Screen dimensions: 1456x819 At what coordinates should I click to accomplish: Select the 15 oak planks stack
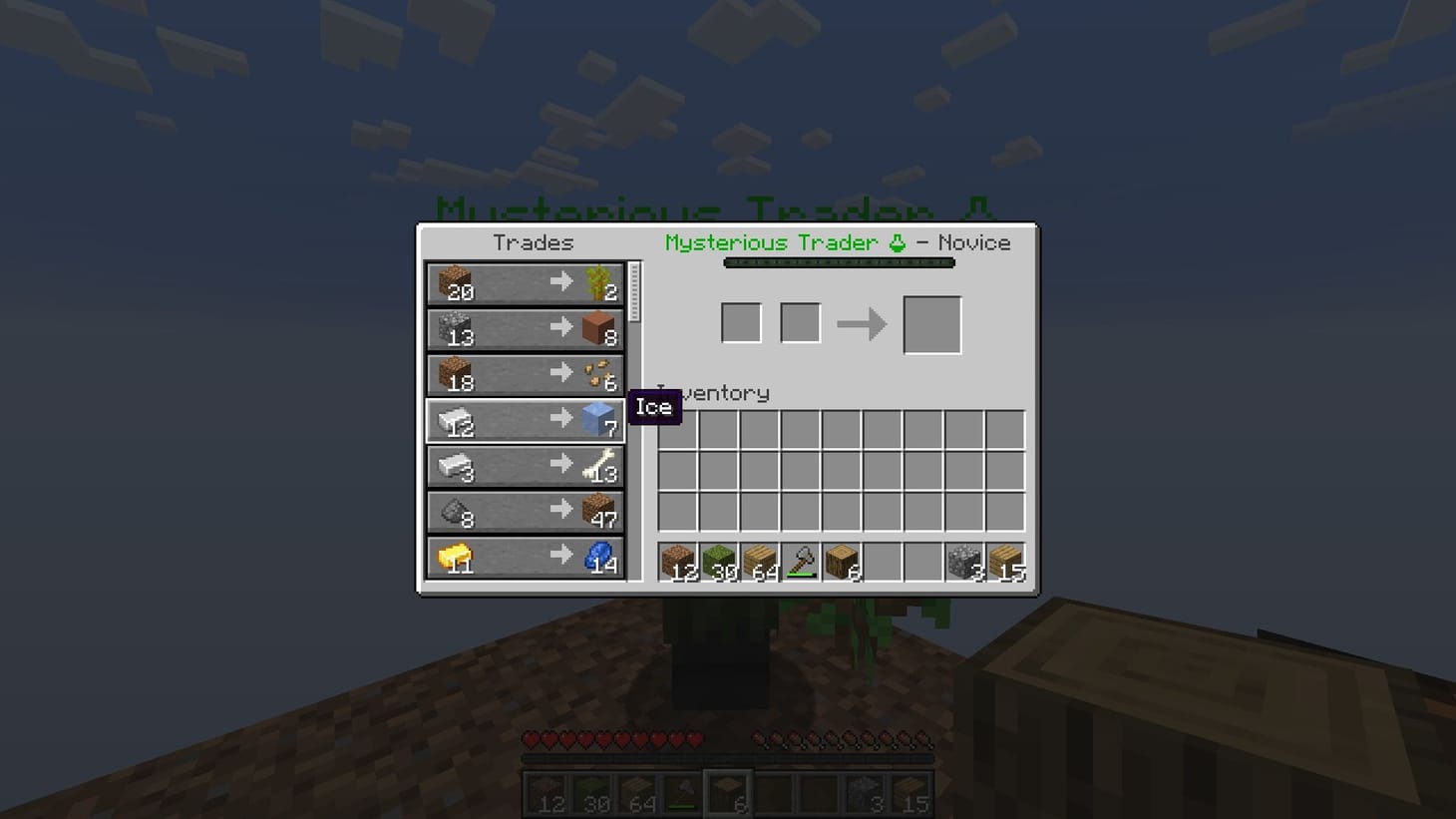(x=1004, y=561)
